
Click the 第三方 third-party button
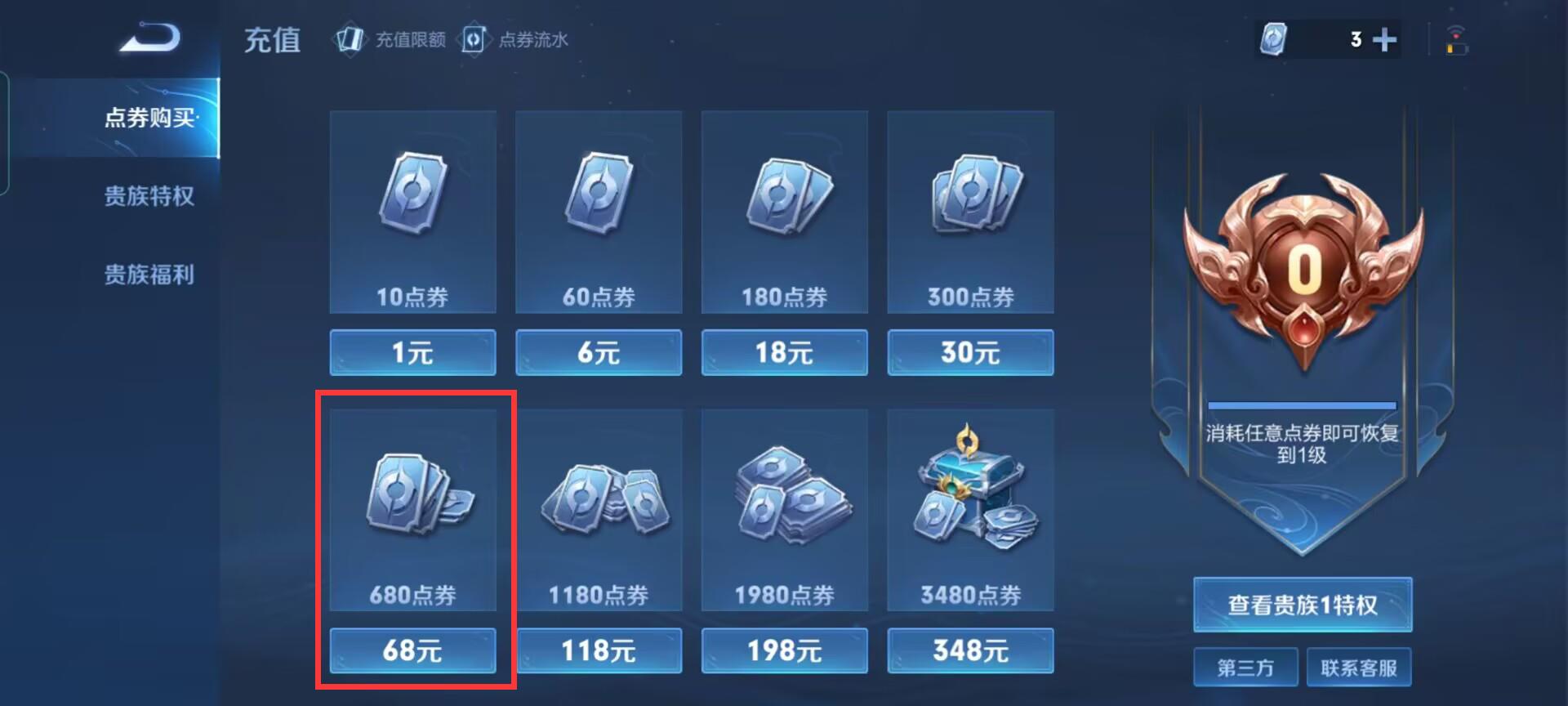(x=1245, y=666)
